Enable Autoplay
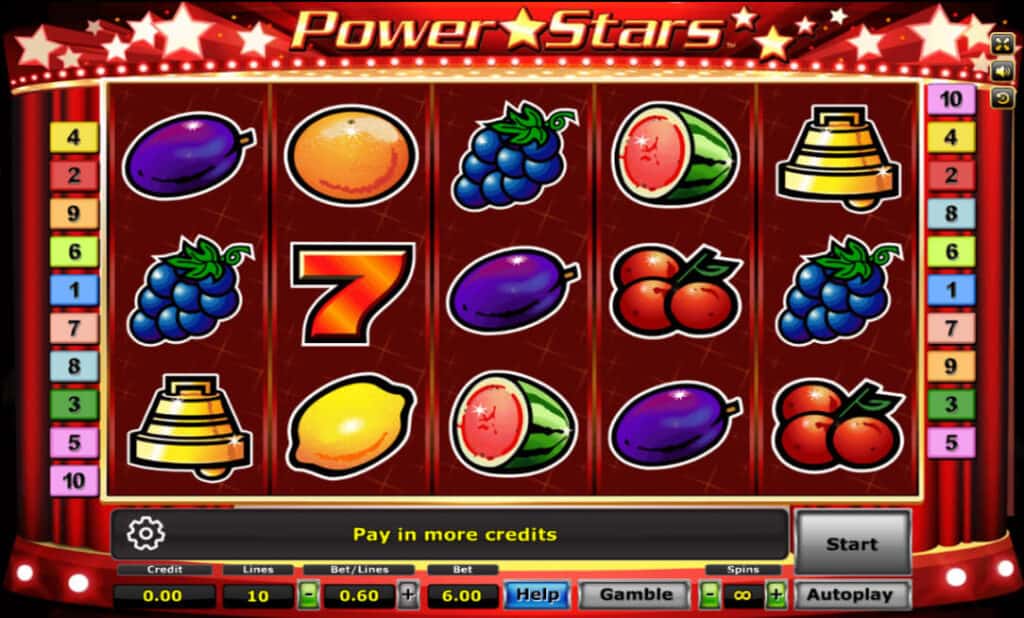Screen dimensions: 1024x618 click(853, 594)
